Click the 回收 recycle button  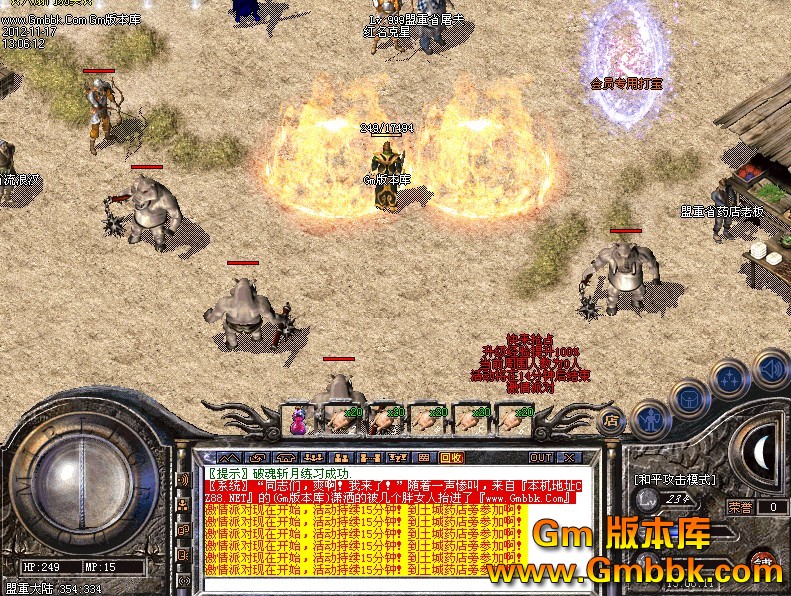[451, 457]
